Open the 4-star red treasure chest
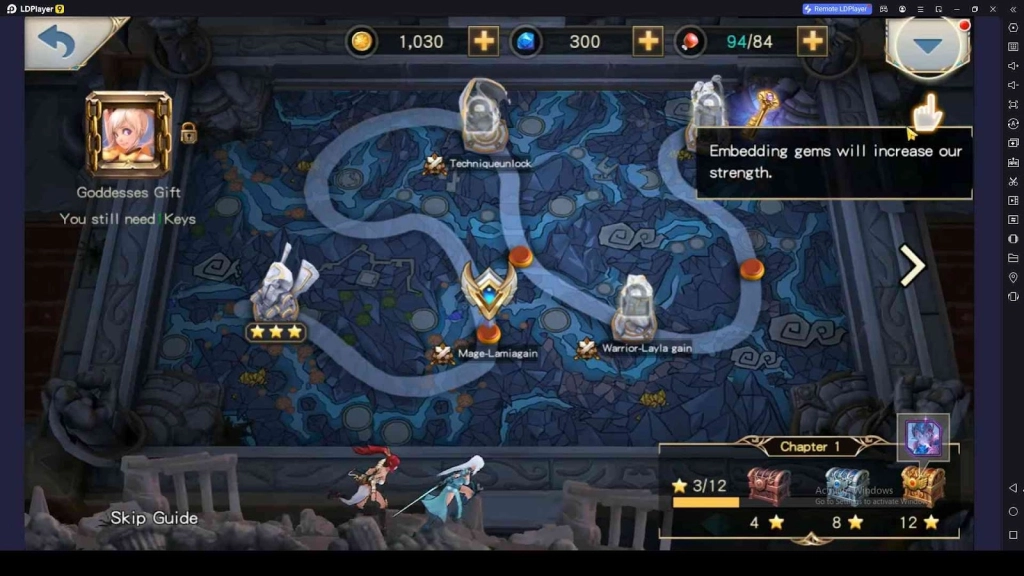The width and height of the screenshot is (1024, 576). click(x=768, y=486)
